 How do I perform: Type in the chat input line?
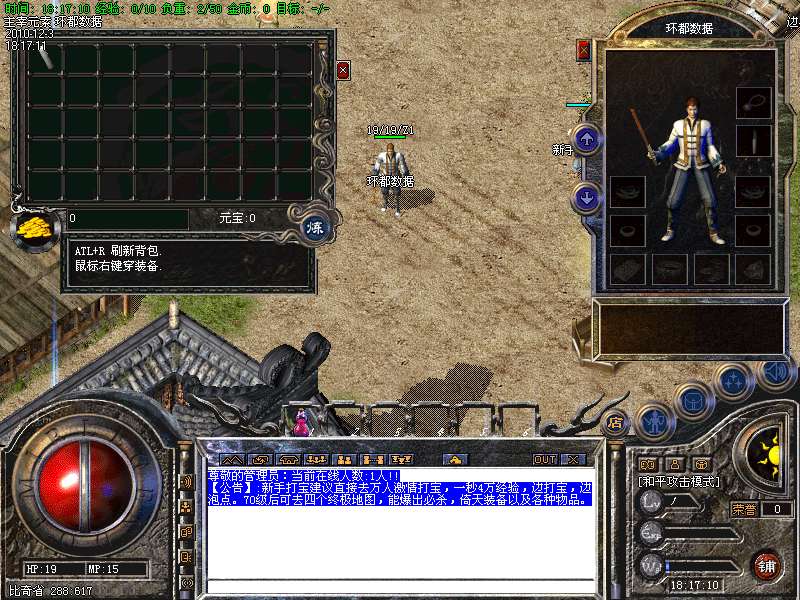click(400, 584)
